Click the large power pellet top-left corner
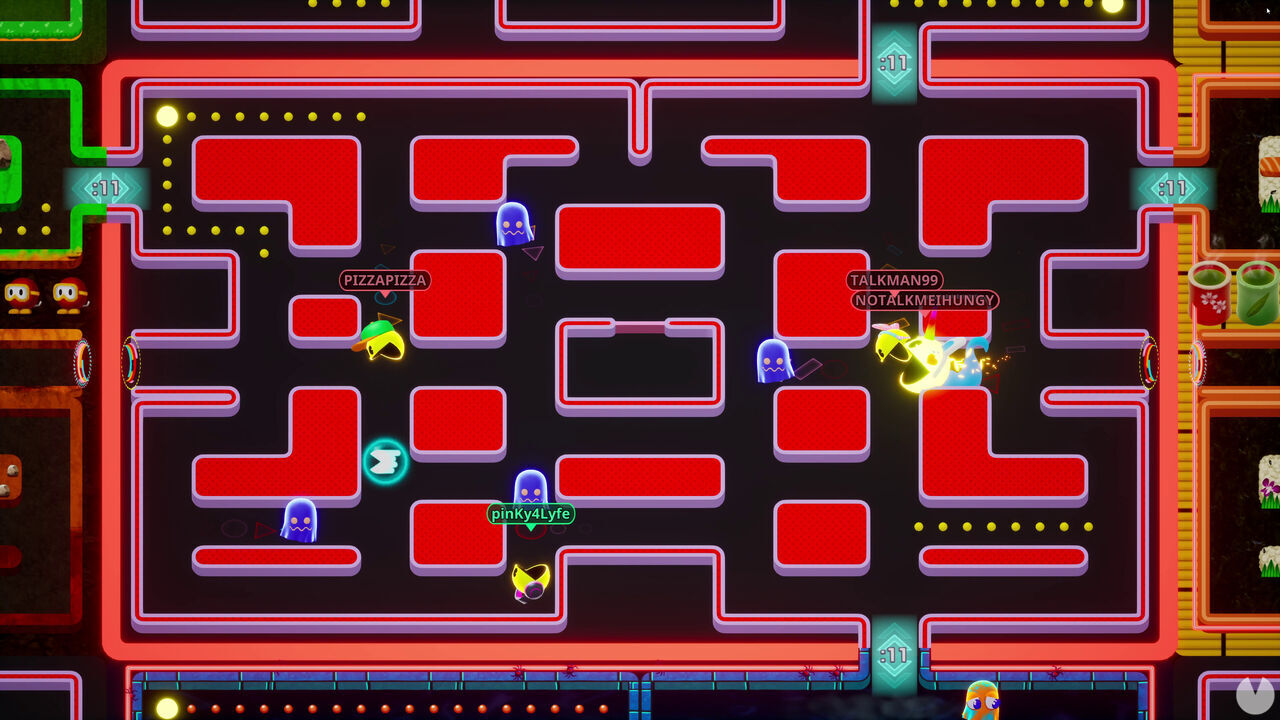 167,117
